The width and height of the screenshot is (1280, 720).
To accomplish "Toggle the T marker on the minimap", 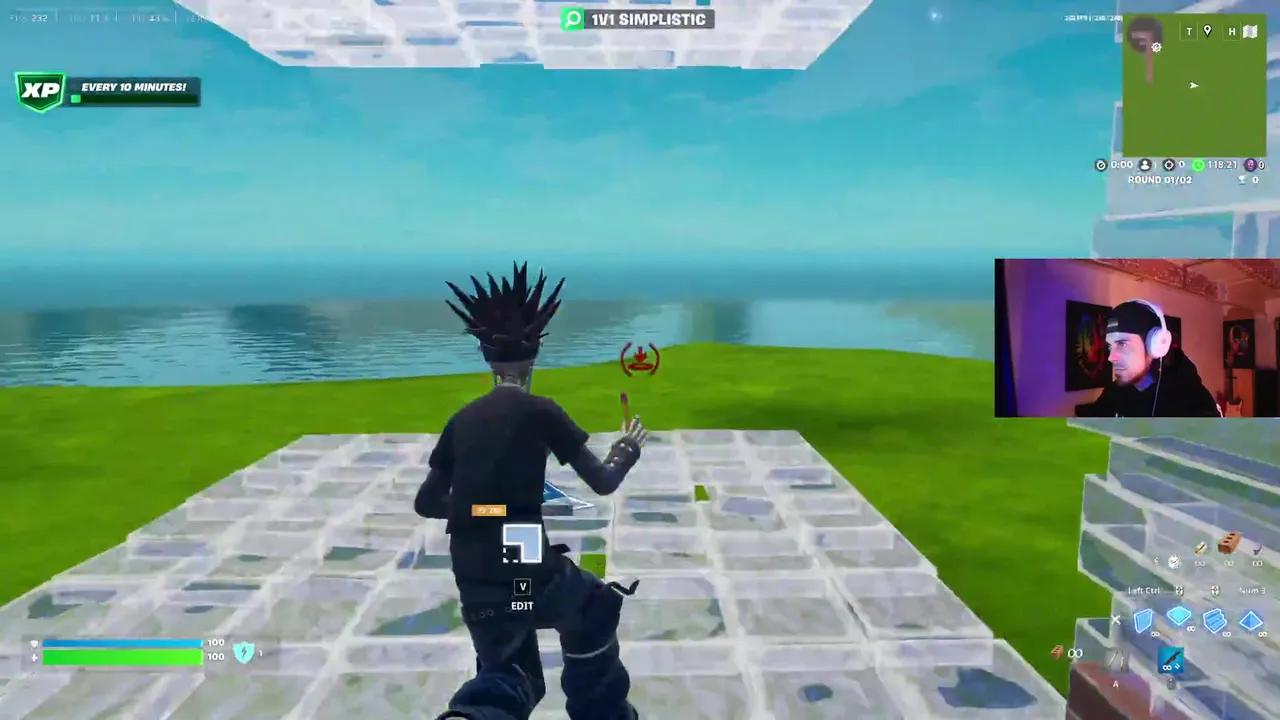I will tap(1188, 31).
